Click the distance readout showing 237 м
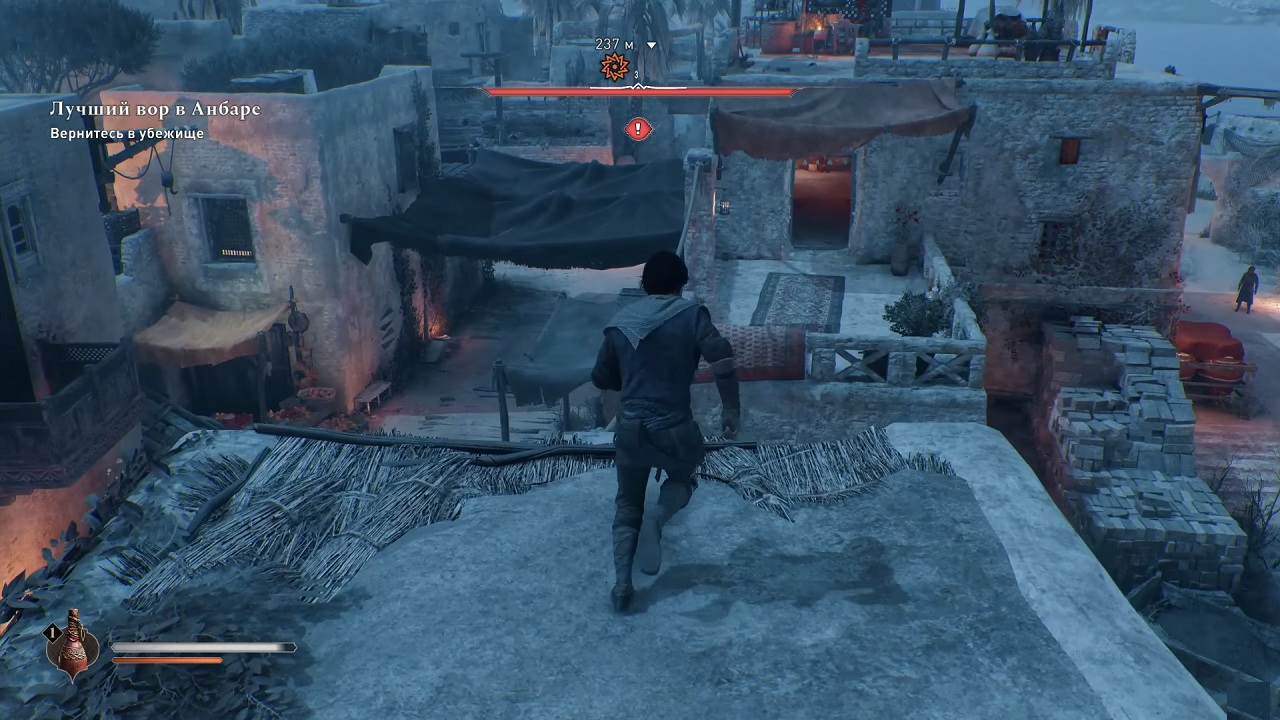The width and height of the screenshot is (1280, 720). point(612,44)
